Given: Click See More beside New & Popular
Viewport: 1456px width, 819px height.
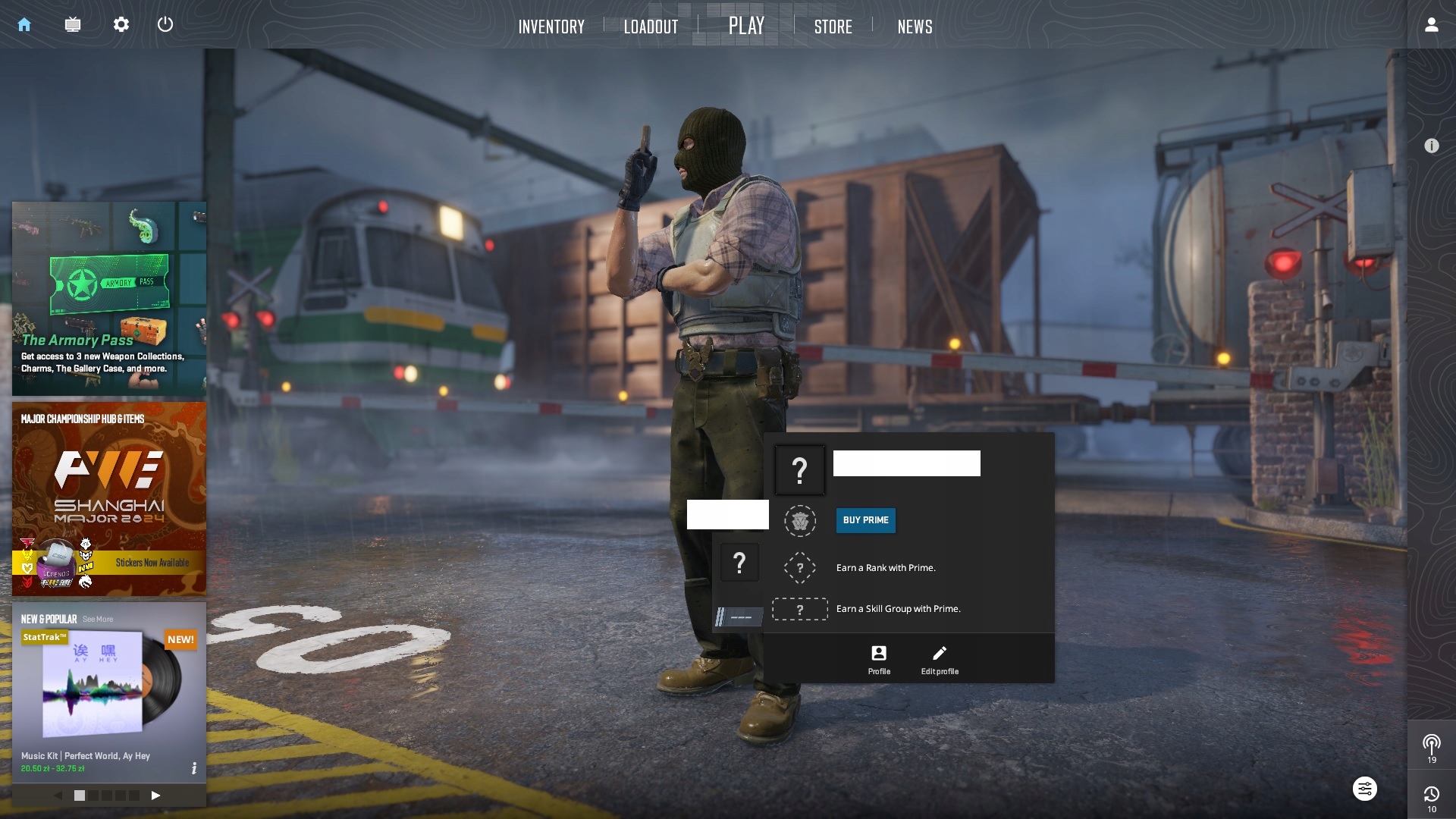Looking at the screenshot, I should click(x=98, y=620).
